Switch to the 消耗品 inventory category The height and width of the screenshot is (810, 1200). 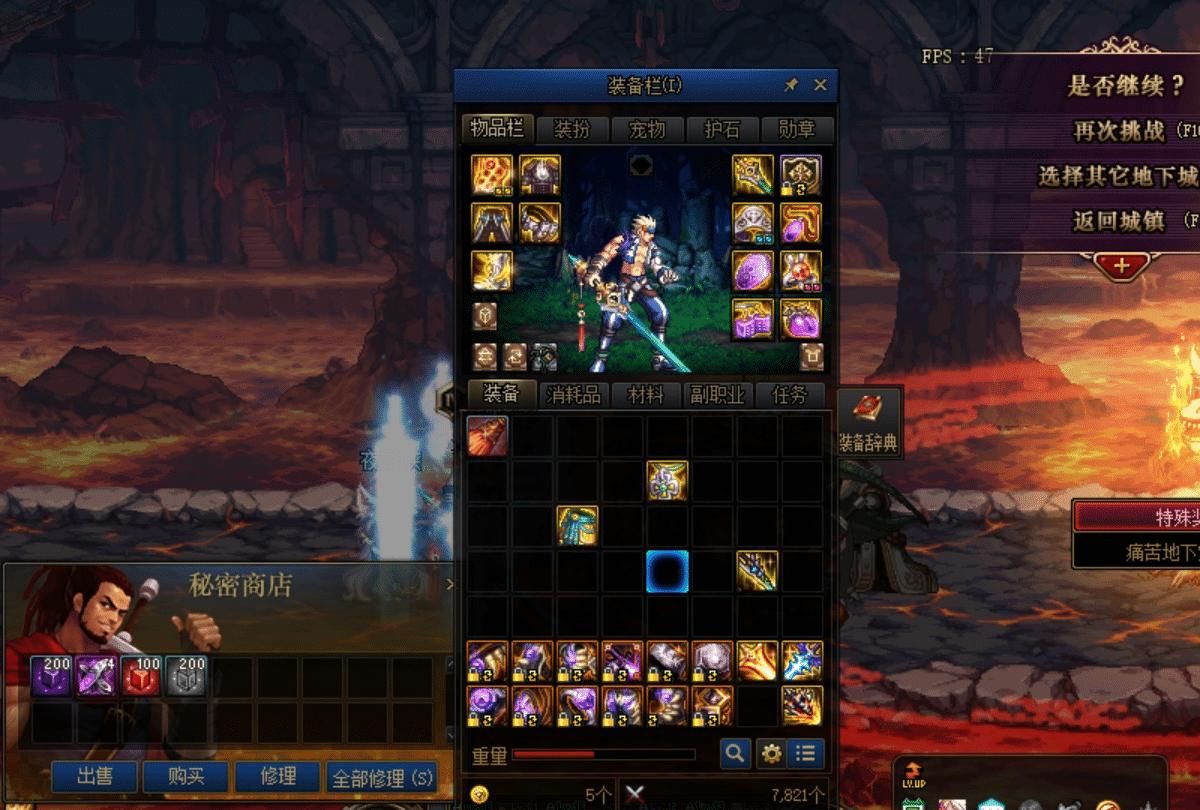click(574, 395)
